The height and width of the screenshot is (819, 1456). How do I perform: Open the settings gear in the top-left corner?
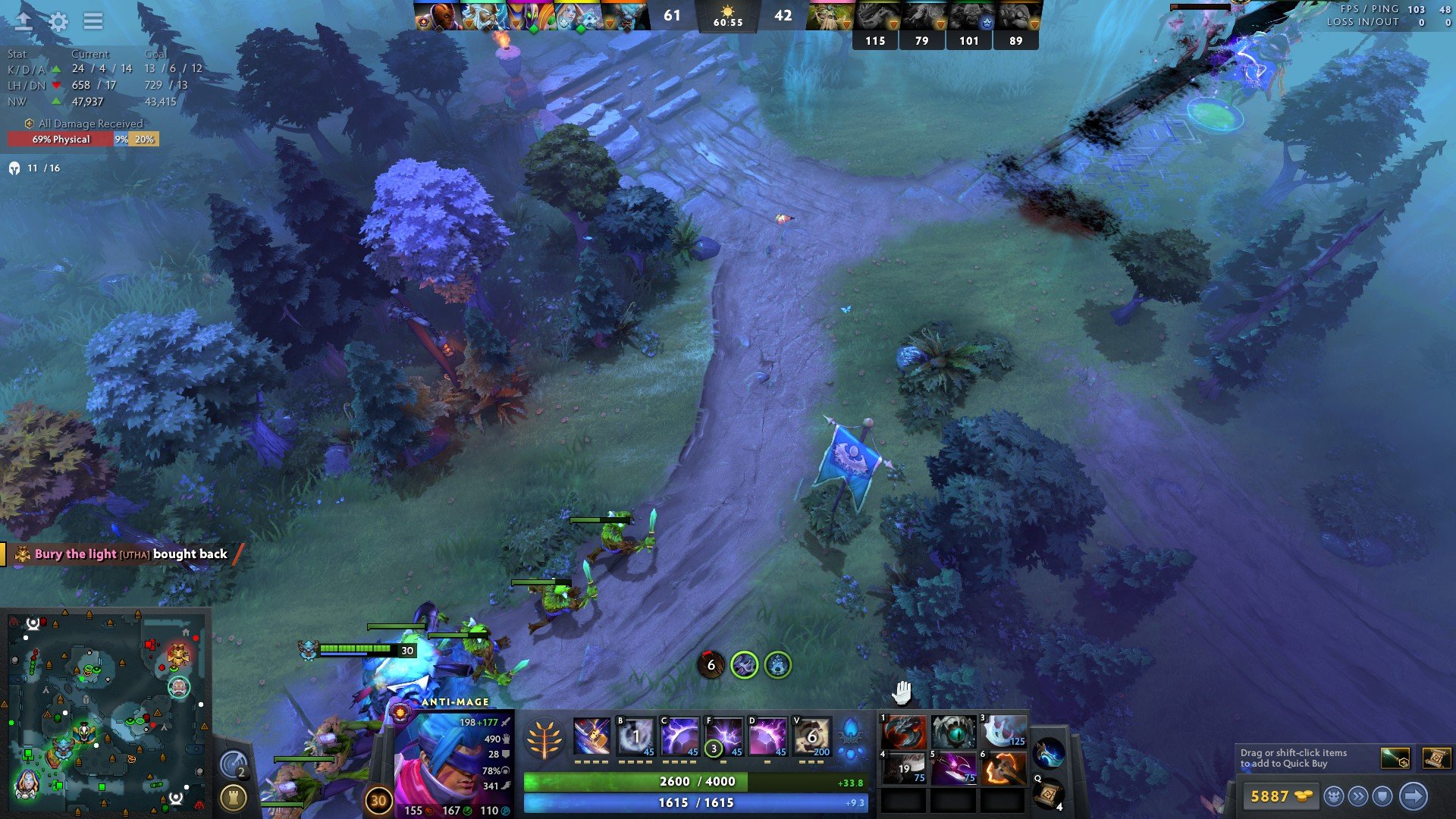[x=58, y=21]
